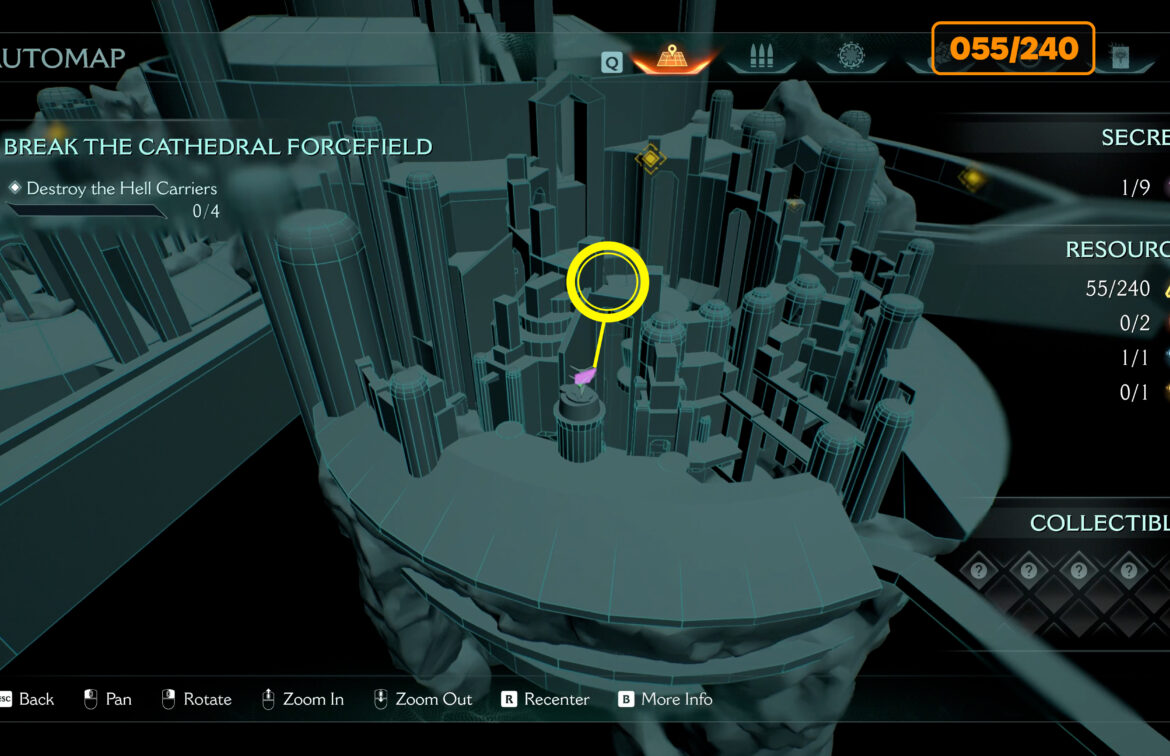The image size is (1170, 756).
Task: Open the spiked circle emblem tab
Action: tap(851, 58)
